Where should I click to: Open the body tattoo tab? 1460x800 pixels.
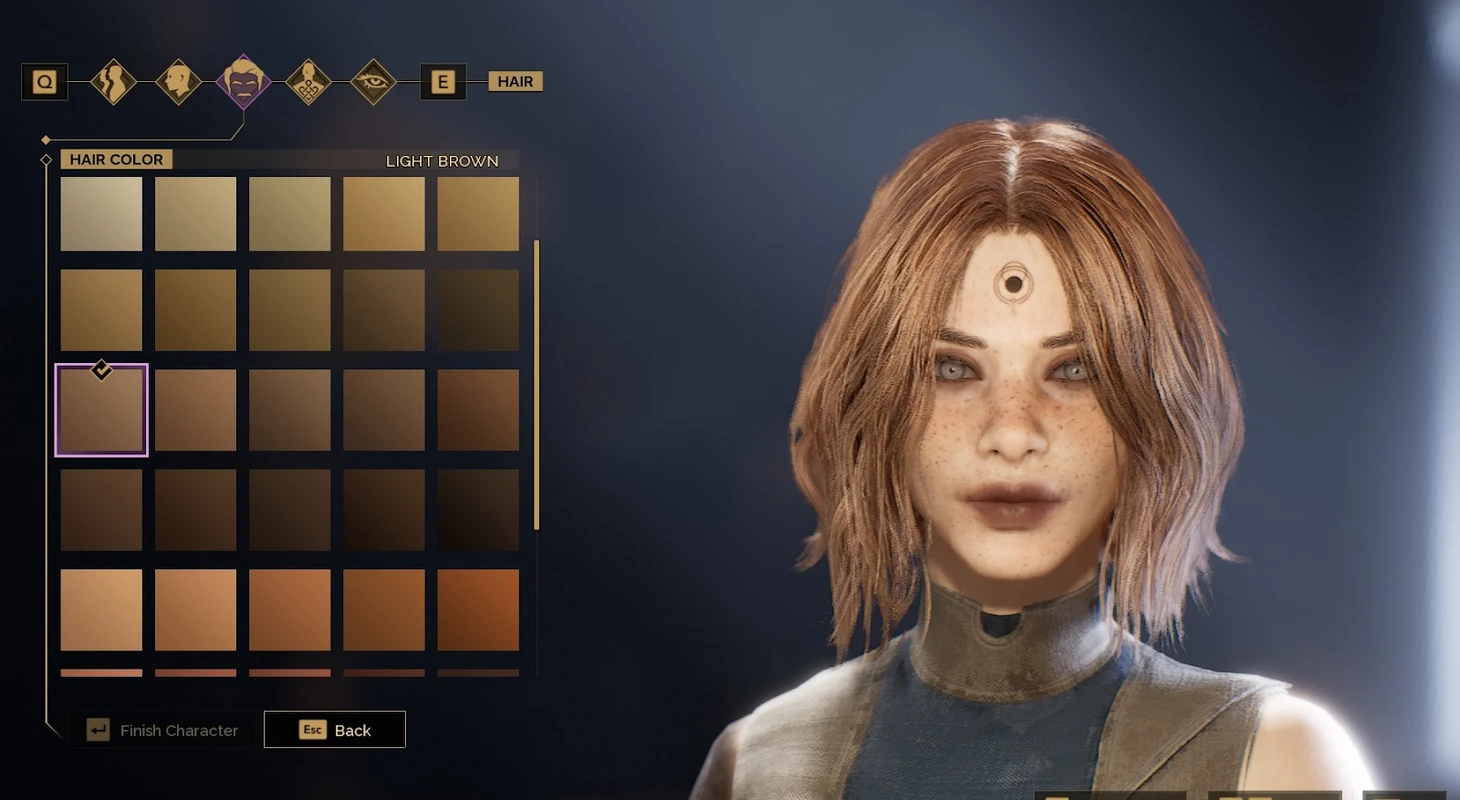(308, 81)
